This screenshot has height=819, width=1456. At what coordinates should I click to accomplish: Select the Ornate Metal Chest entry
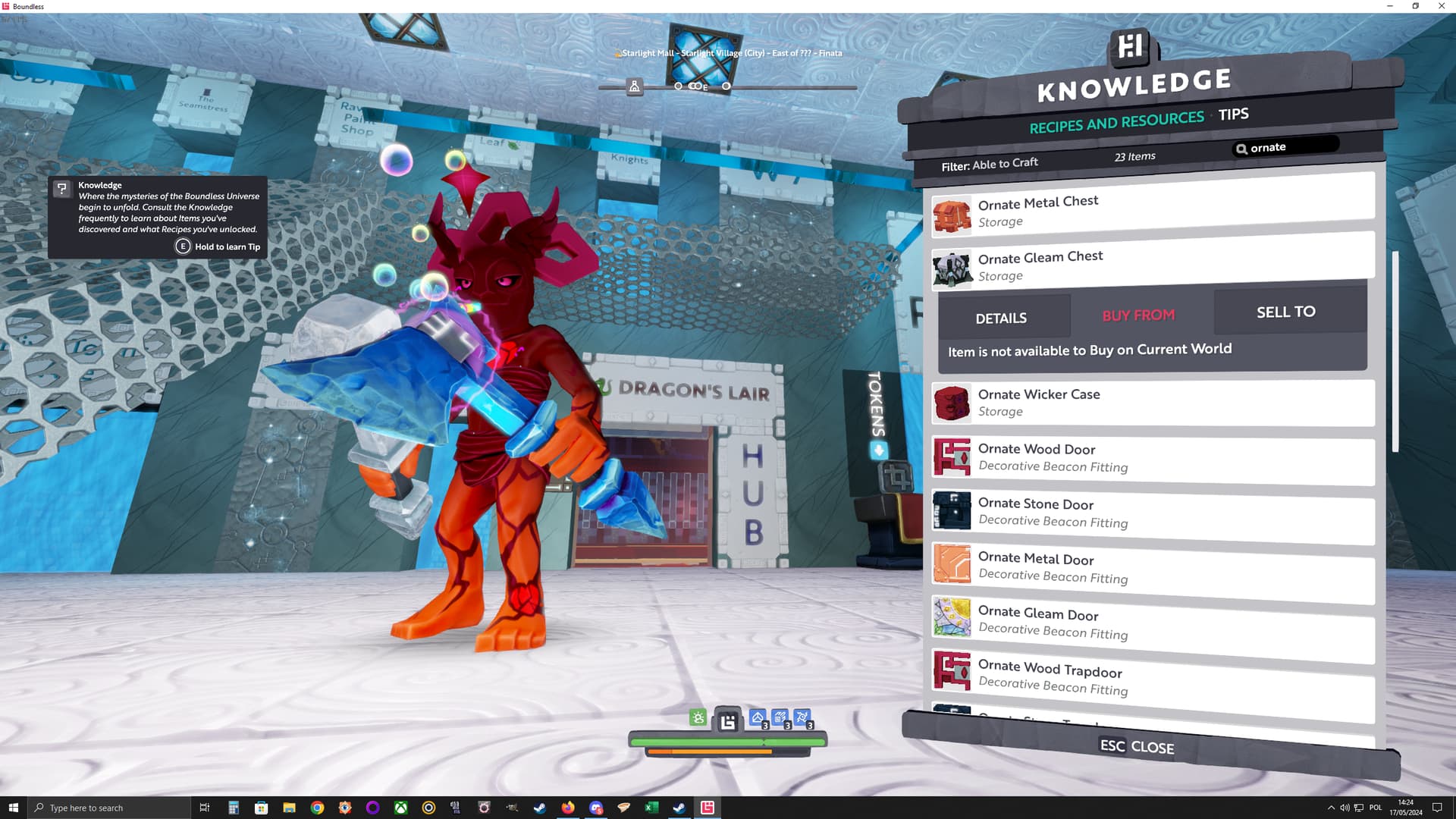(x=1153, y=209)
